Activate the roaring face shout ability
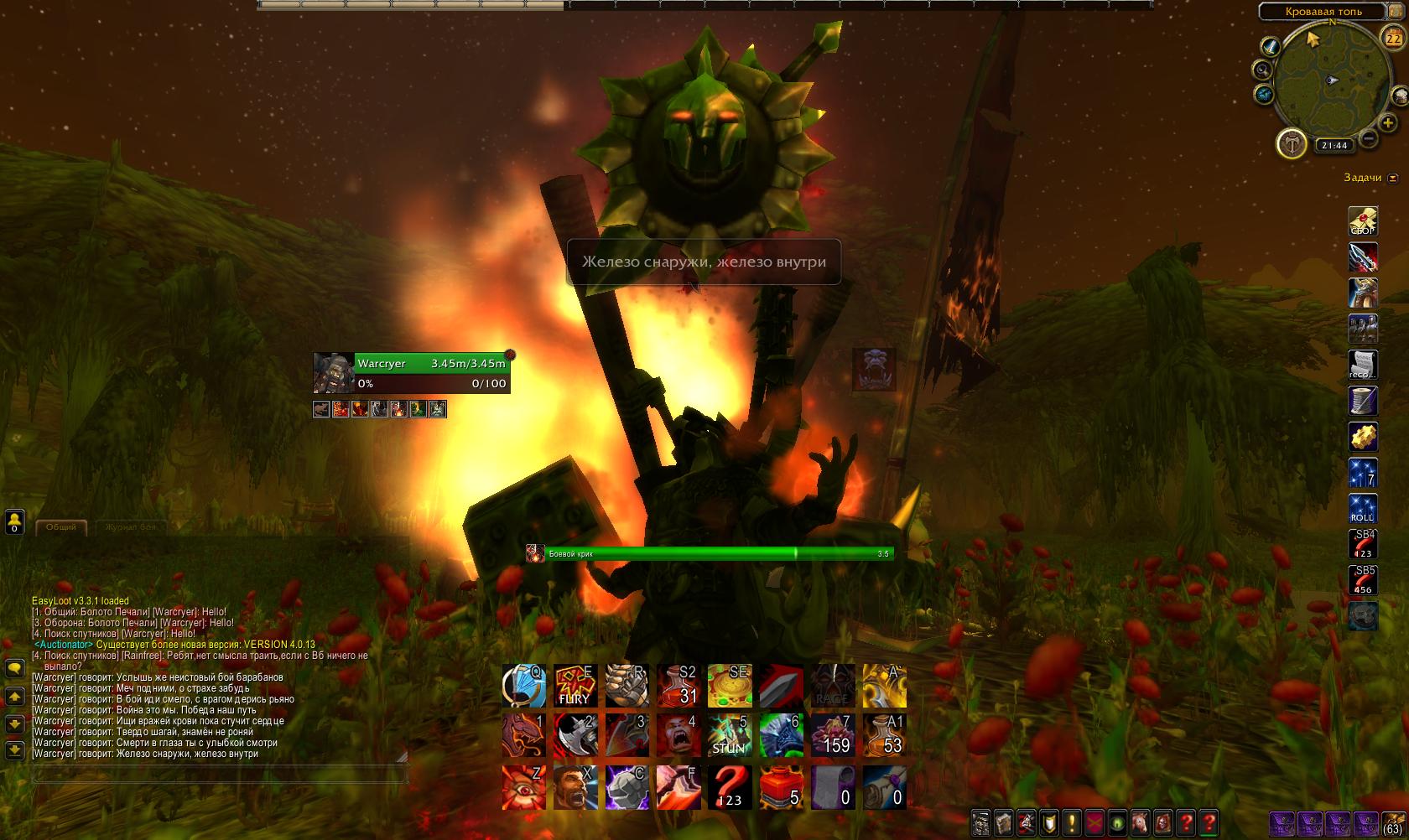 point(679,735)
